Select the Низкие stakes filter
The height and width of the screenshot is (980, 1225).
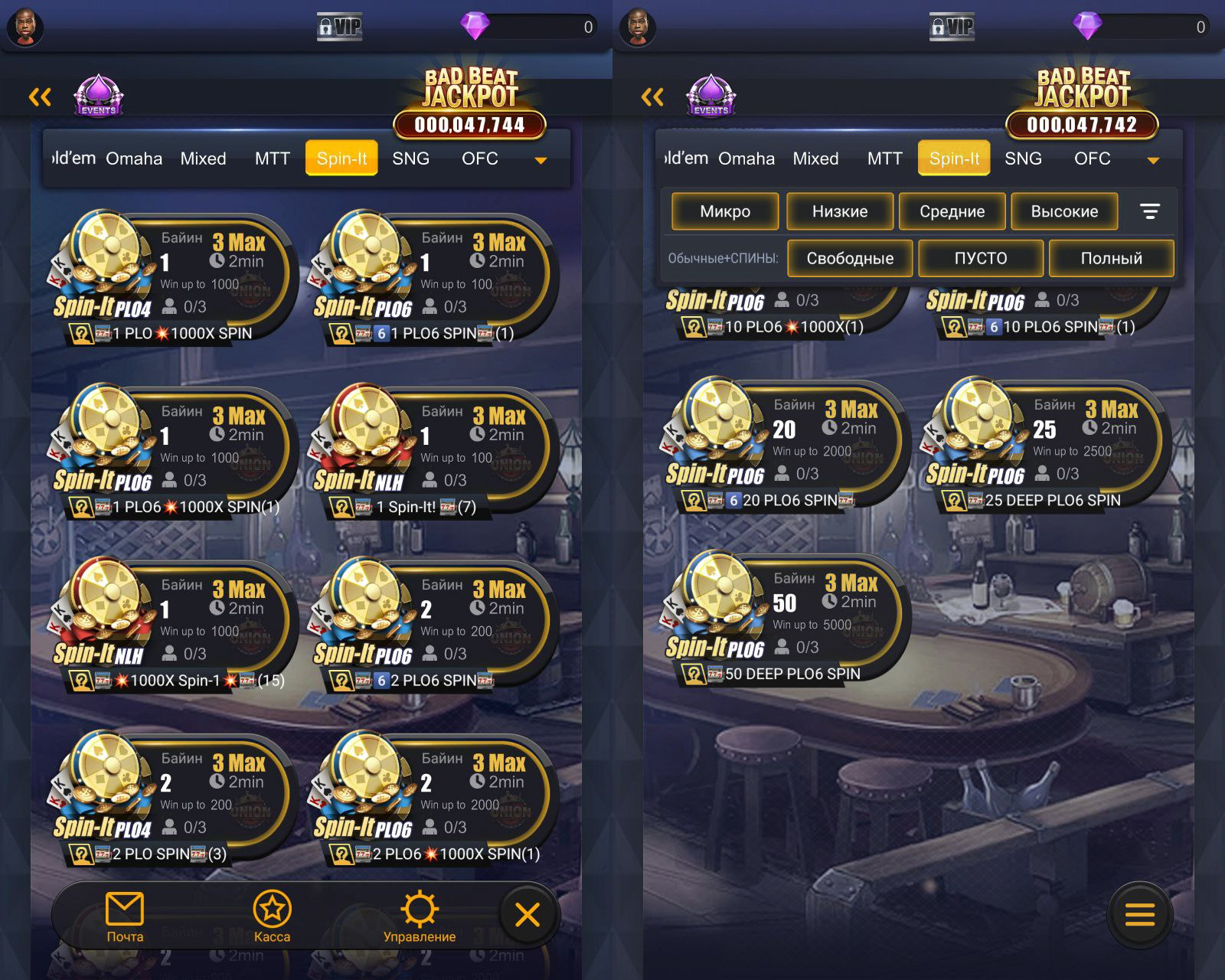(840, 211)
